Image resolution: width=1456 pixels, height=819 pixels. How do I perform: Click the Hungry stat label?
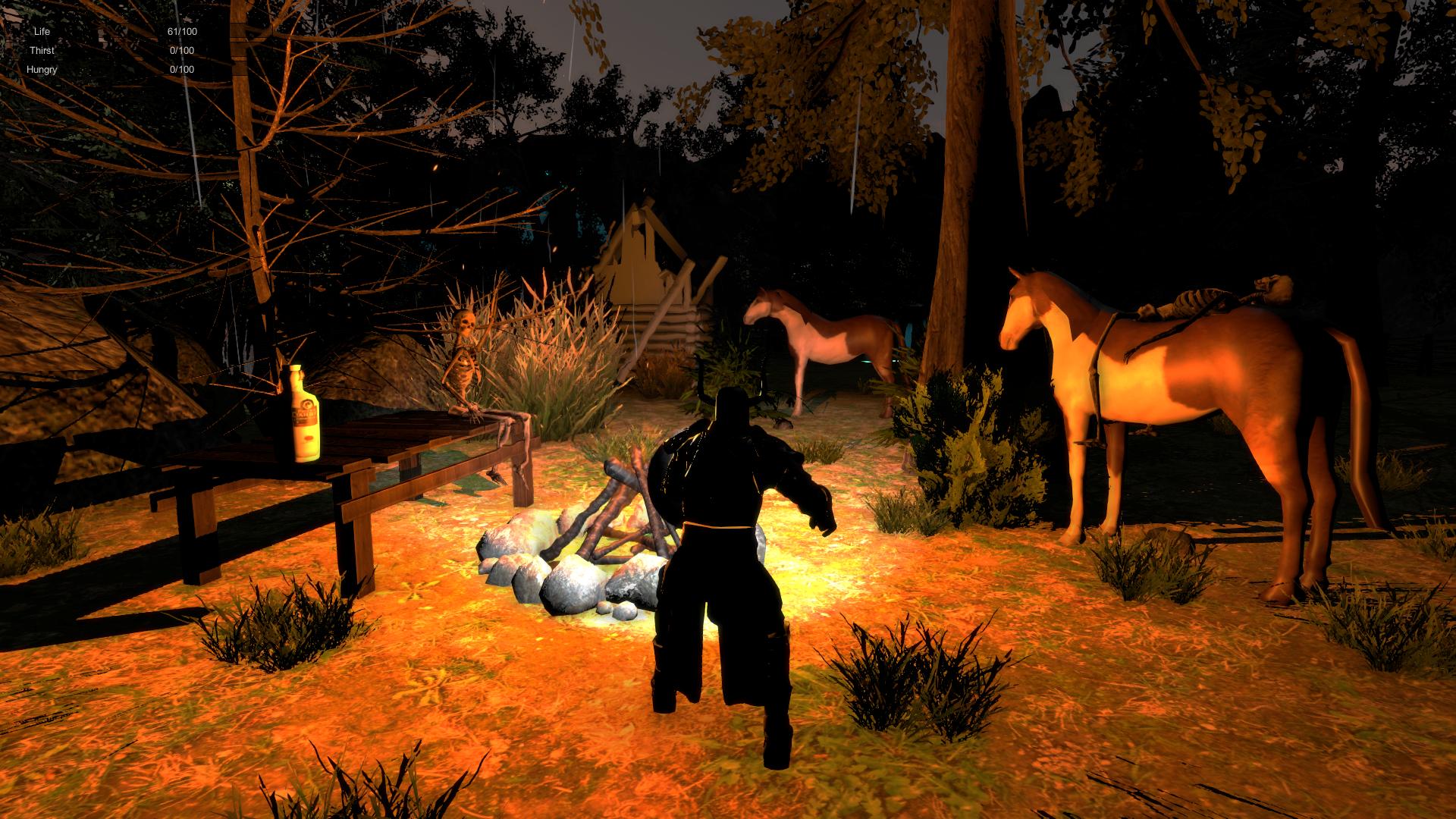44,69
